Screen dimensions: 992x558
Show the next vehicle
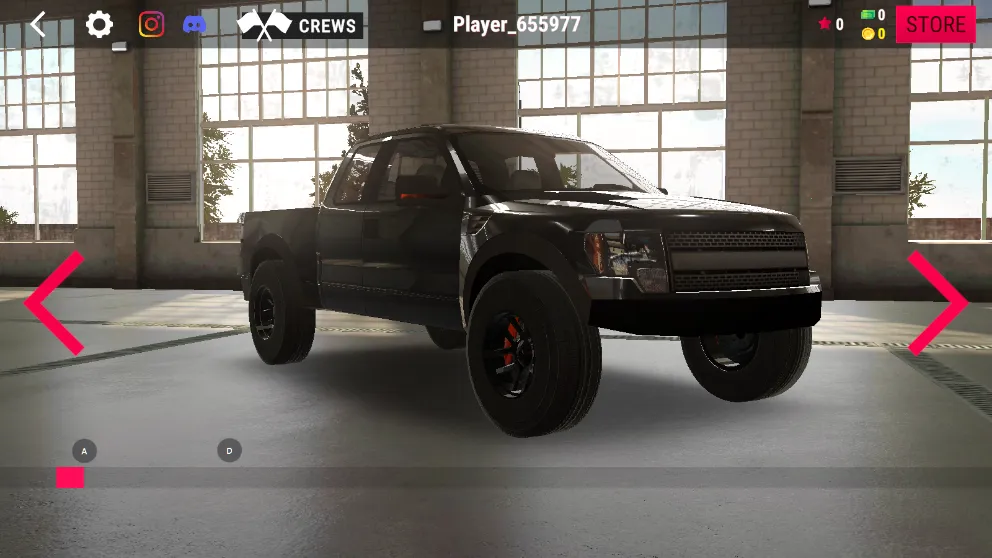click(937, 303)
